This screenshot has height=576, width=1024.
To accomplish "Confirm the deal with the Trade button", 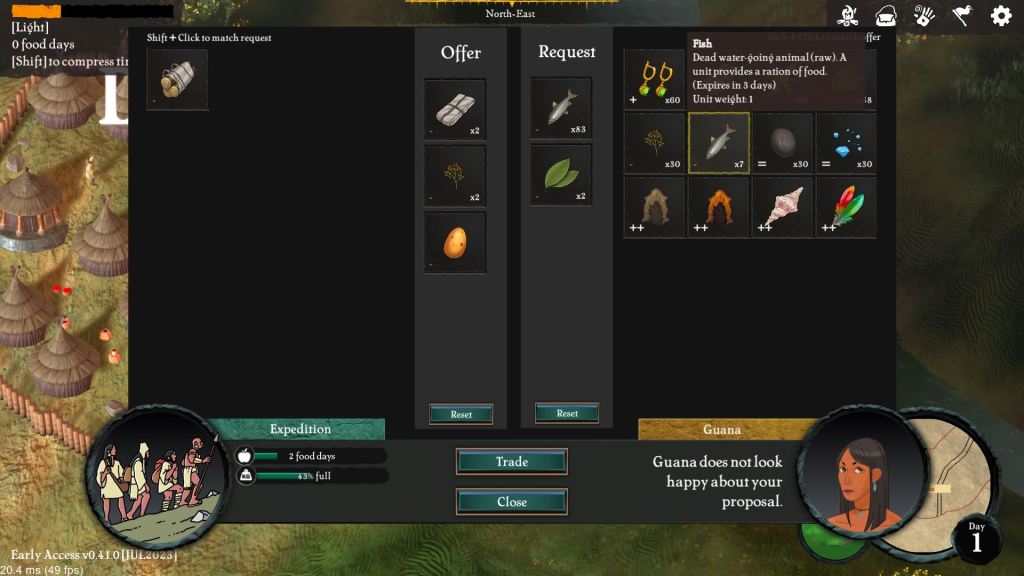I will 511,461.
